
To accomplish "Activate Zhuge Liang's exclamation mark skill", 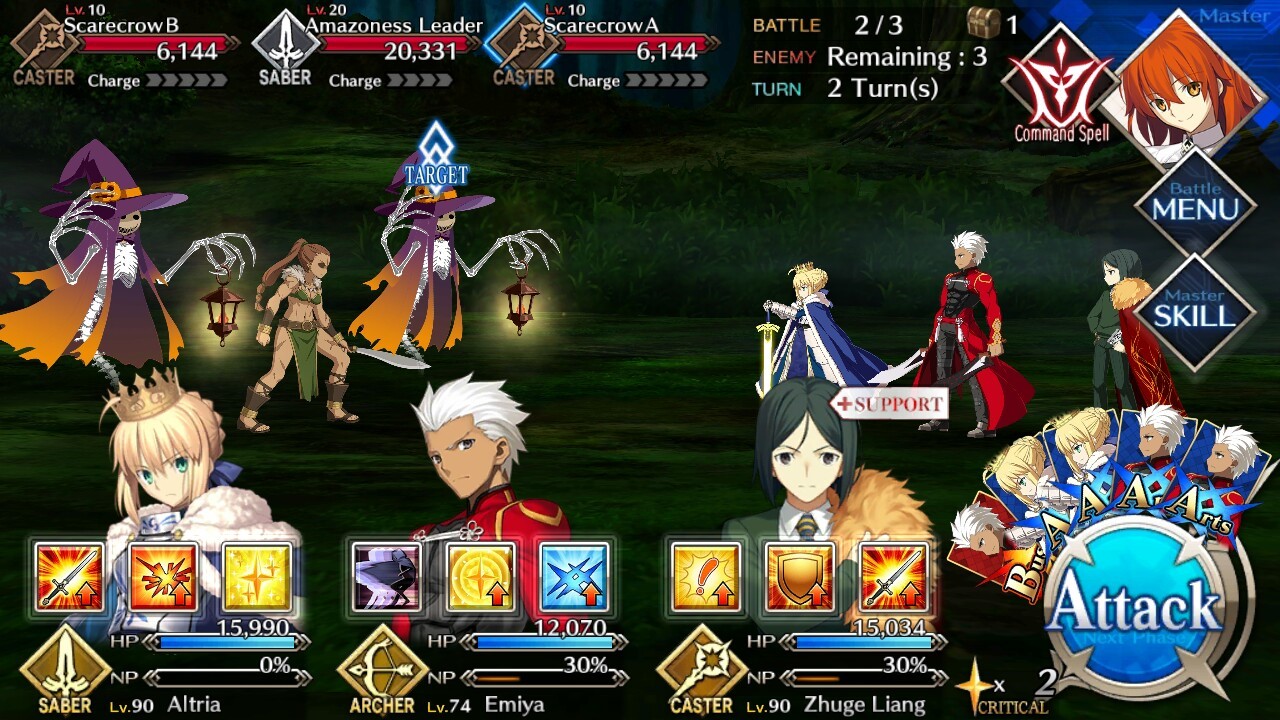I will [x=705, y=577].
